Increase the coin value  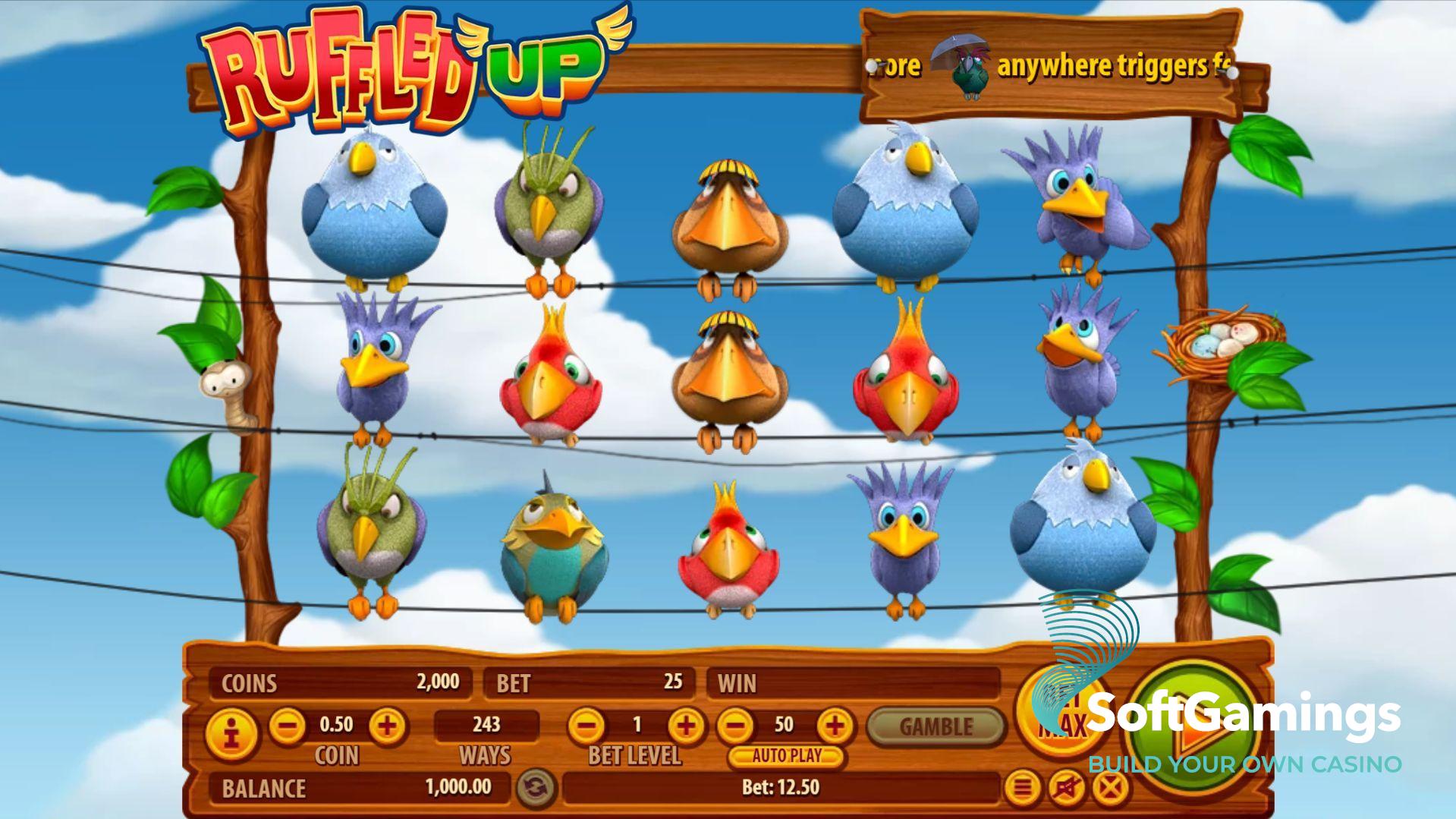pos(387,726)
